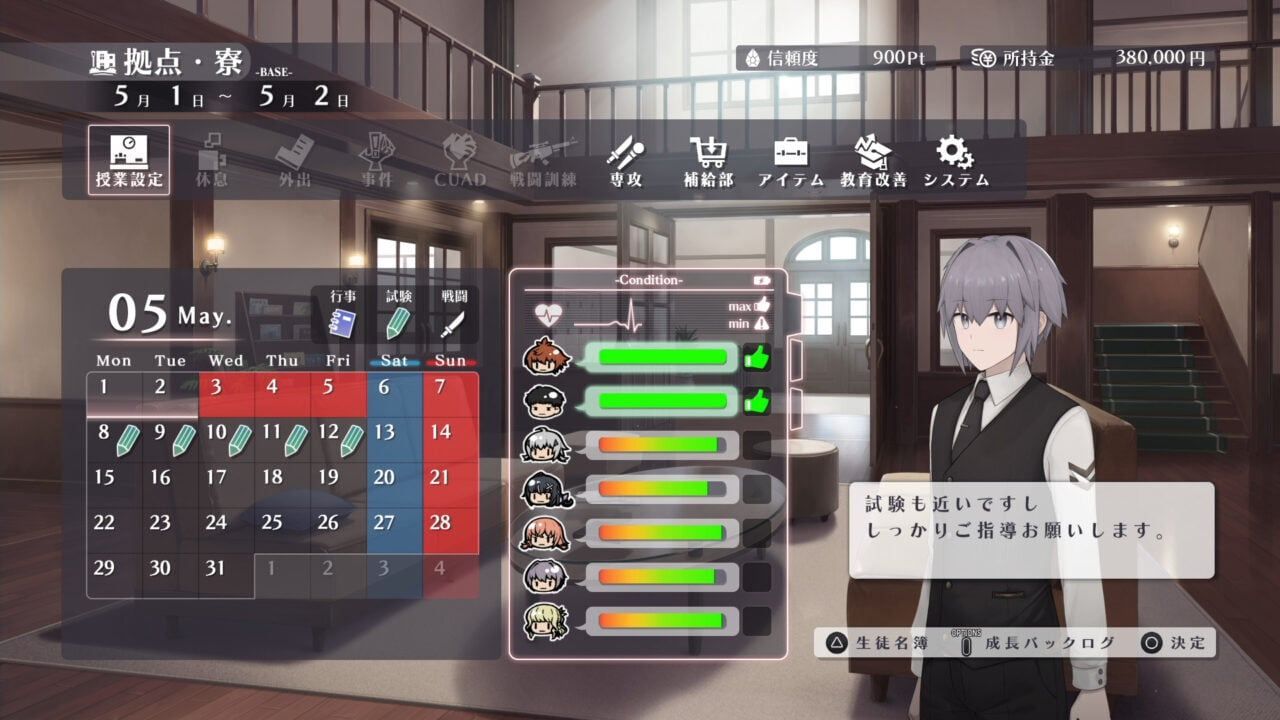Select the 授業設定 class settings icon
Screen dimensions: 1280x720
131,160
